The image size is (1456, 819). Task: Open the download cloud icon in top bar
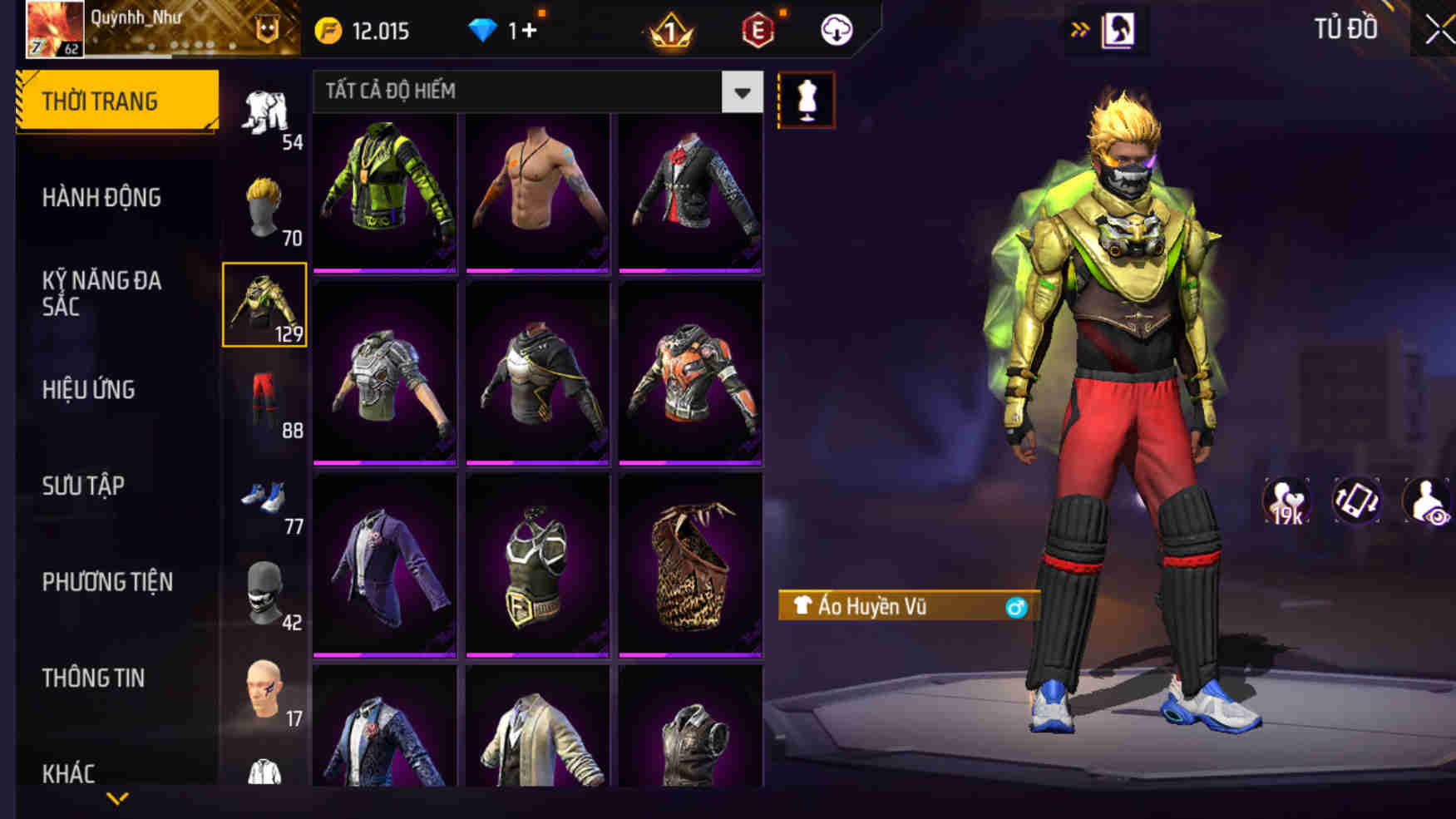click(x=838, y=28)
